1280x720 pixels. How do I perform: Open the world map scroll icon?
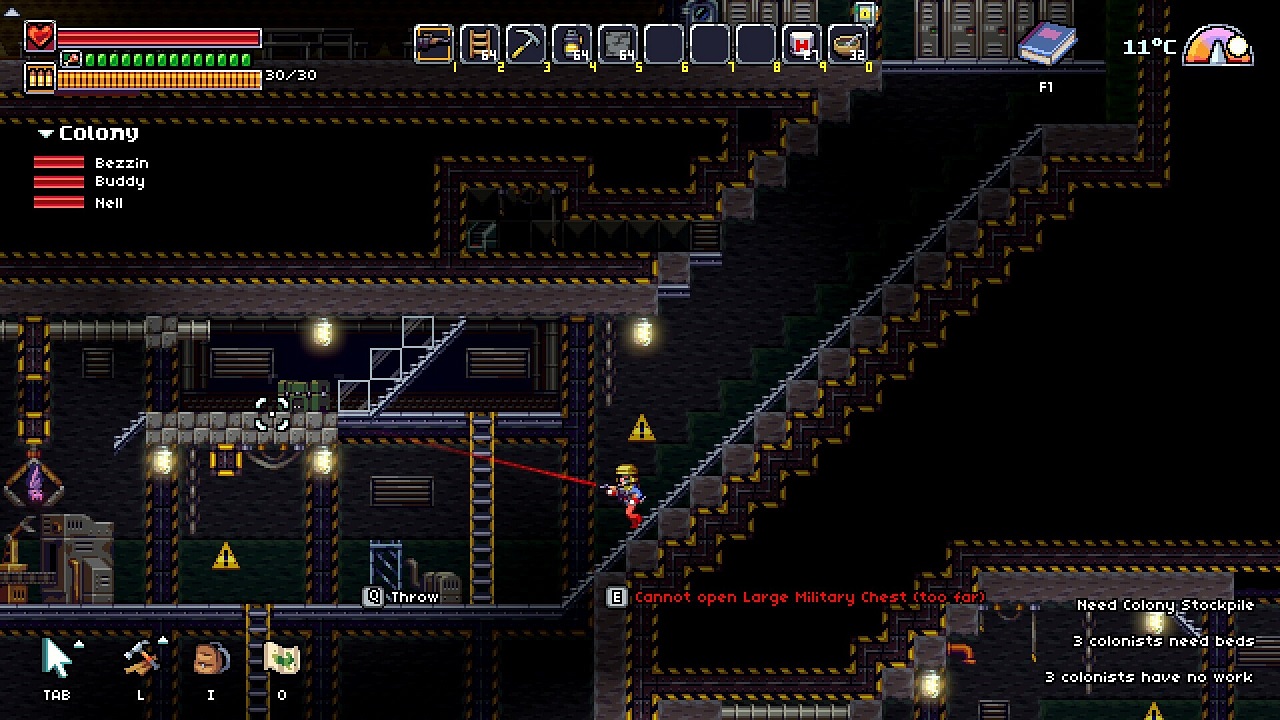pos(282,659)
